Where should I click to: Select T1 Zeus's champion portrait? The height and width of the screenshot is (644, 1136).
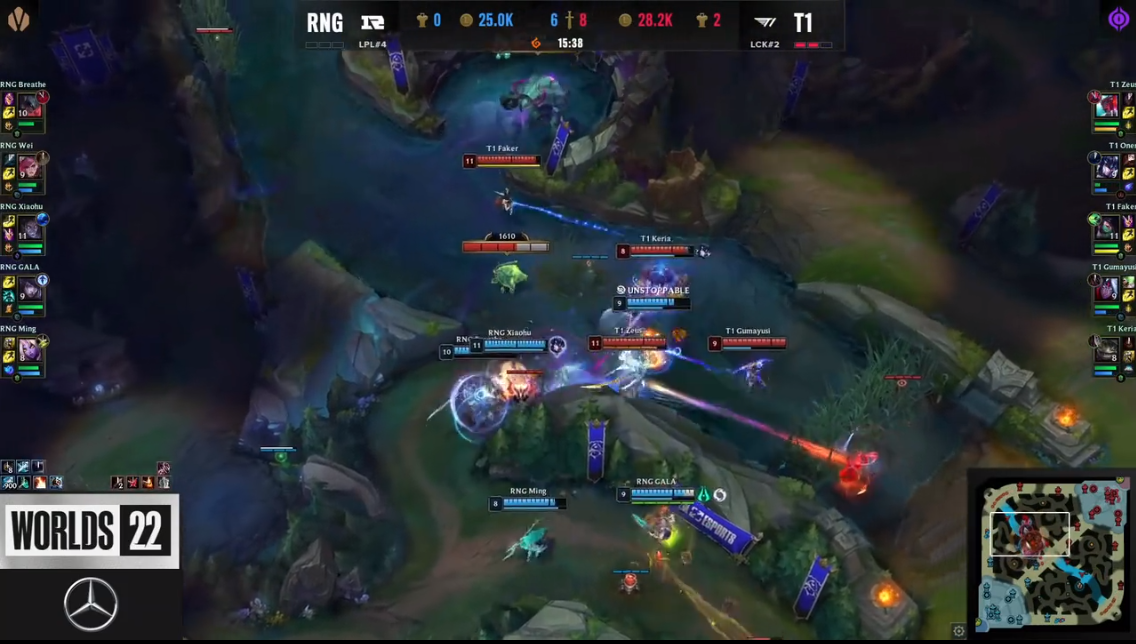(x=1107, y=106)
